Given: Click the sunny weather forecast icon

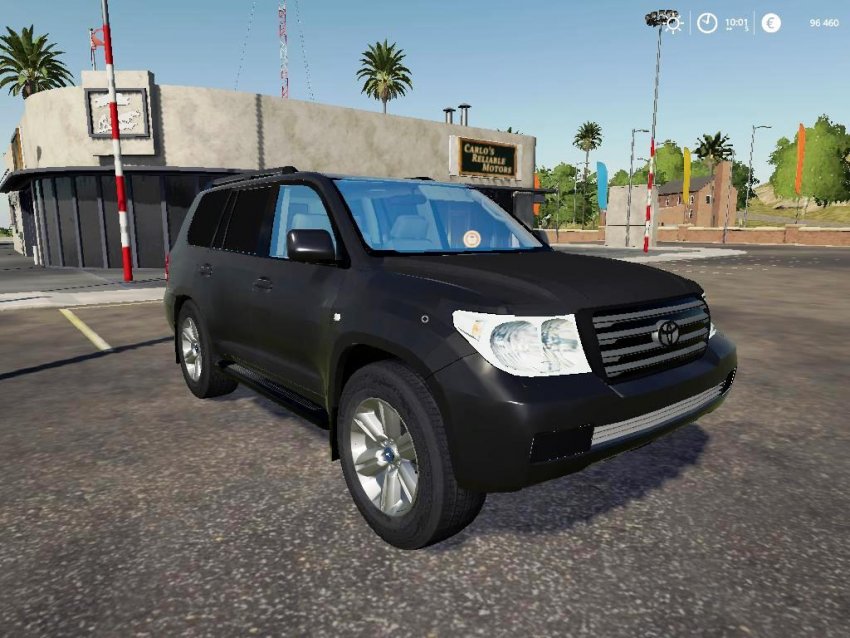Looking at the screenshot, I should point(676,23).
